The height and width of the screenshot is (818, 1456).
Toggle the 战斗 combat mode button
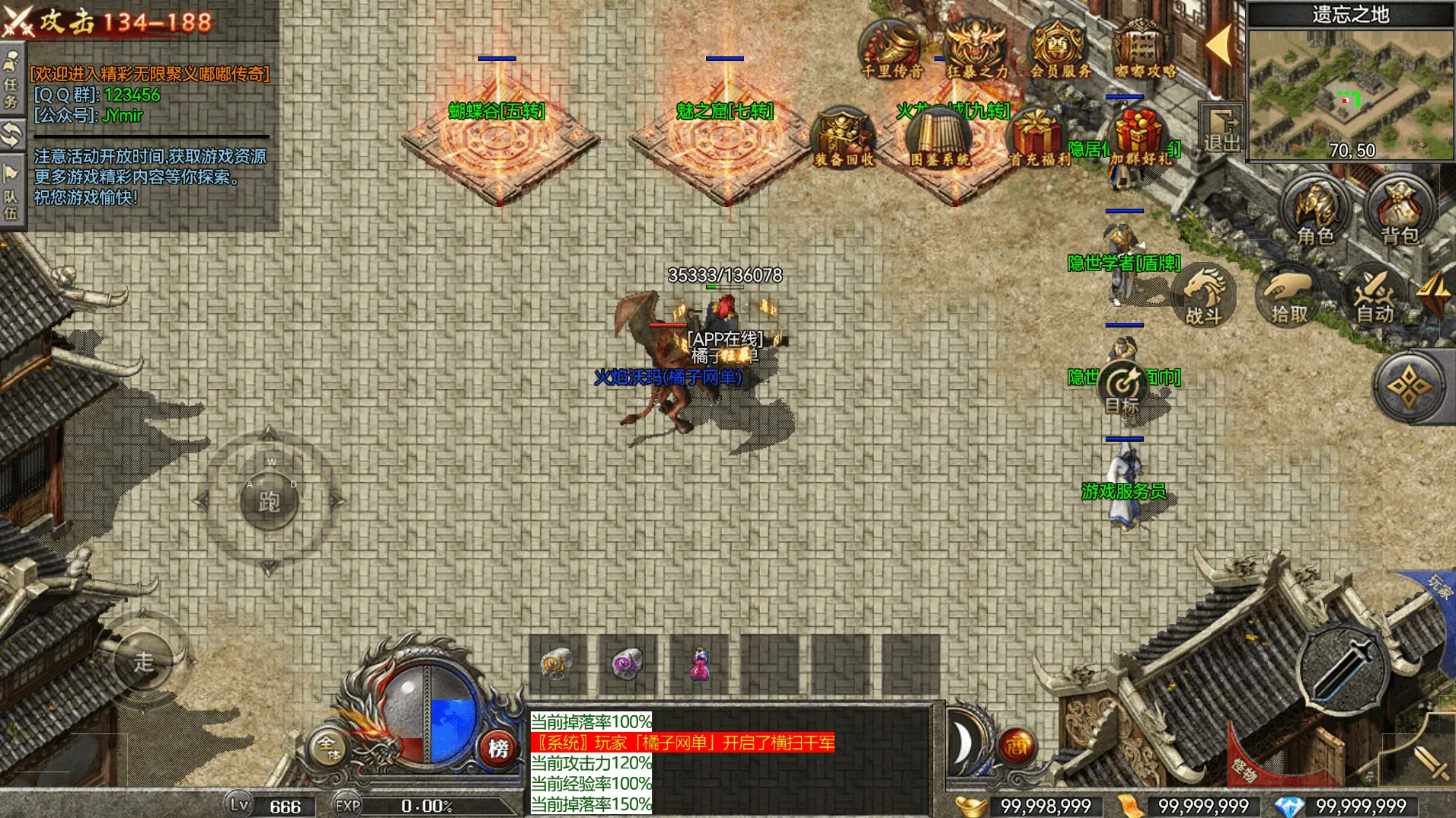[x=1204, y=296]
